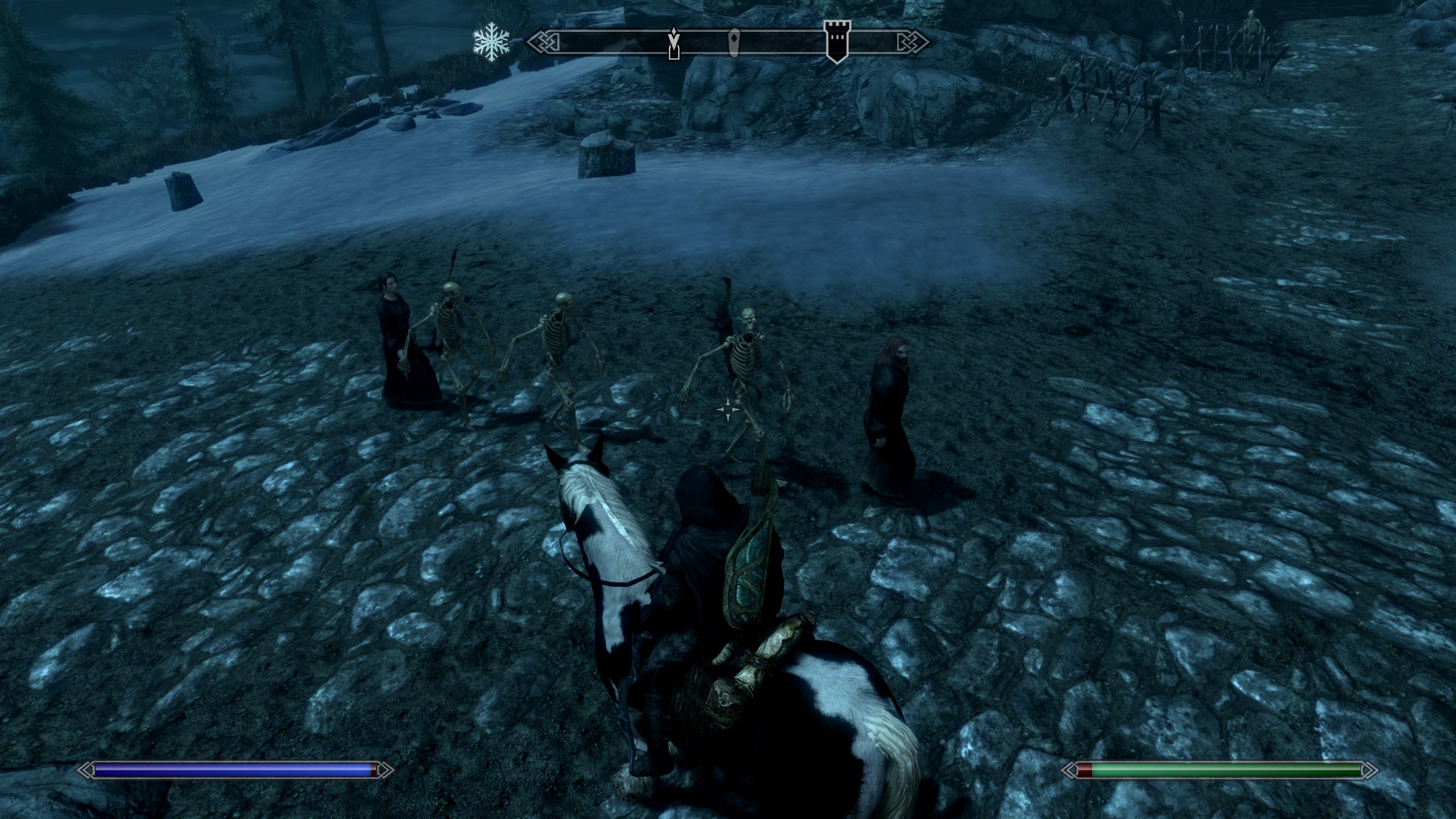Click the quest arrow marker on the compass
The height and width of the screenshot is (819, 1456).
(673, 42)
